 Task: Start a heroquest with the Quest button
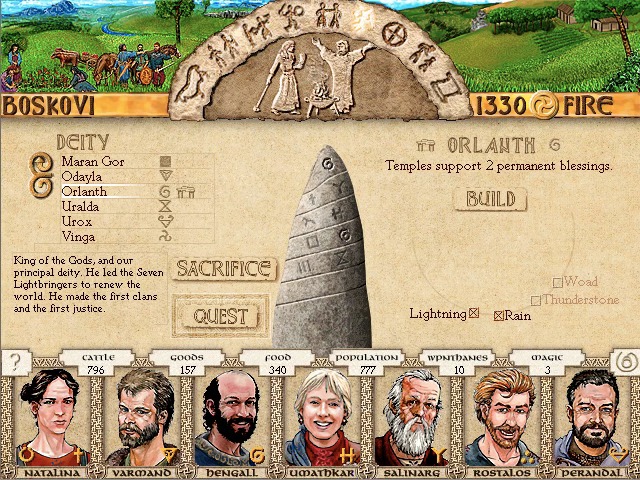tap(221, 316)
